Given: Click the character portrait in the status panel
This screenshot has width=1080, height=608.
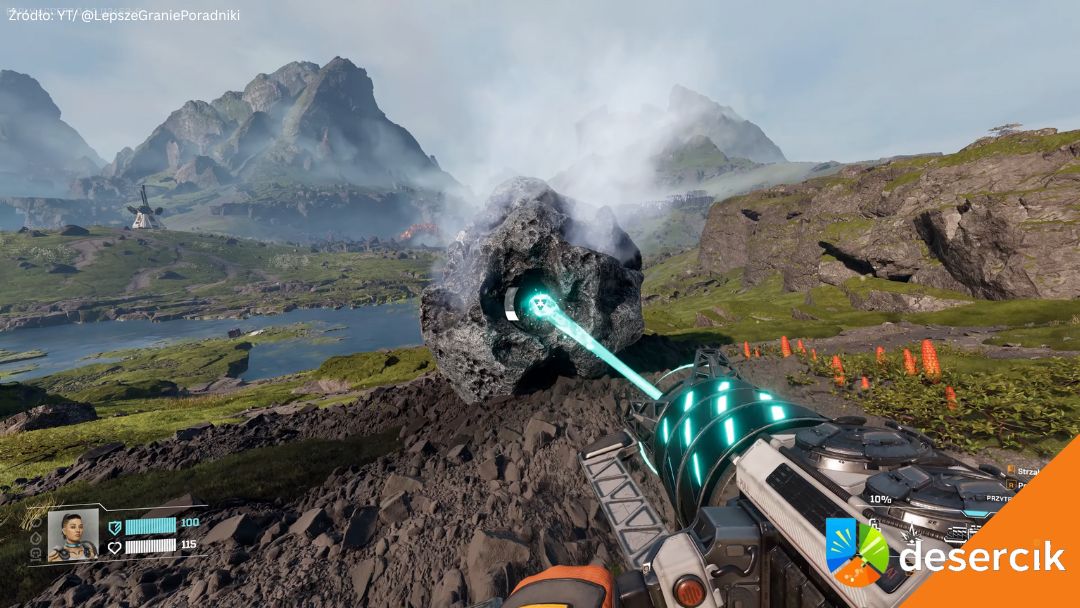Looking at the screenshot, I should click(x=73, y=535).
